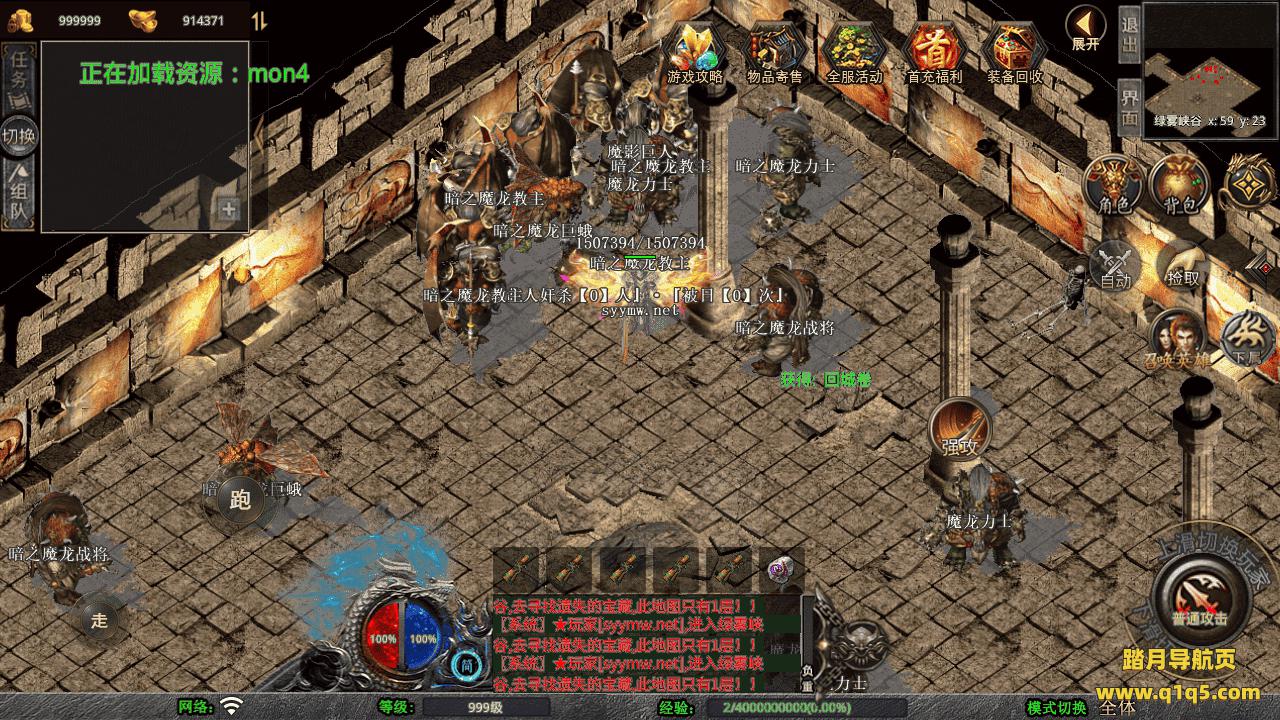
Task: Click the 展开 expand arrow
Action: (1085, 27)
